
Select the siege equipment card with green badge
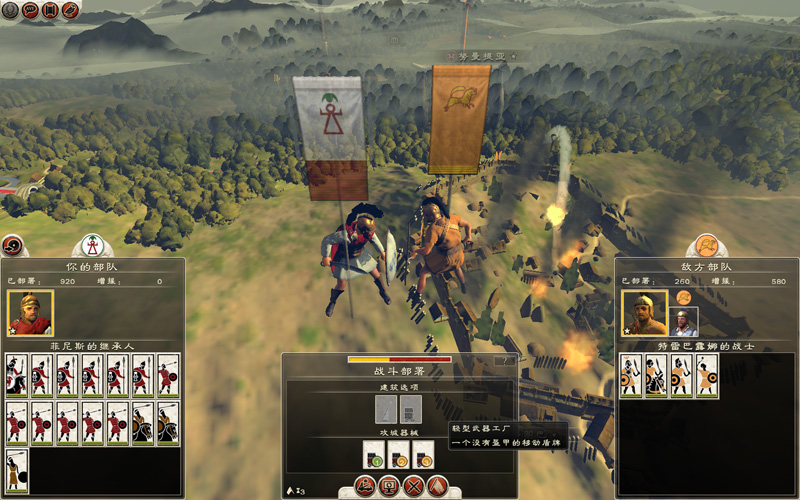point(374,455)
